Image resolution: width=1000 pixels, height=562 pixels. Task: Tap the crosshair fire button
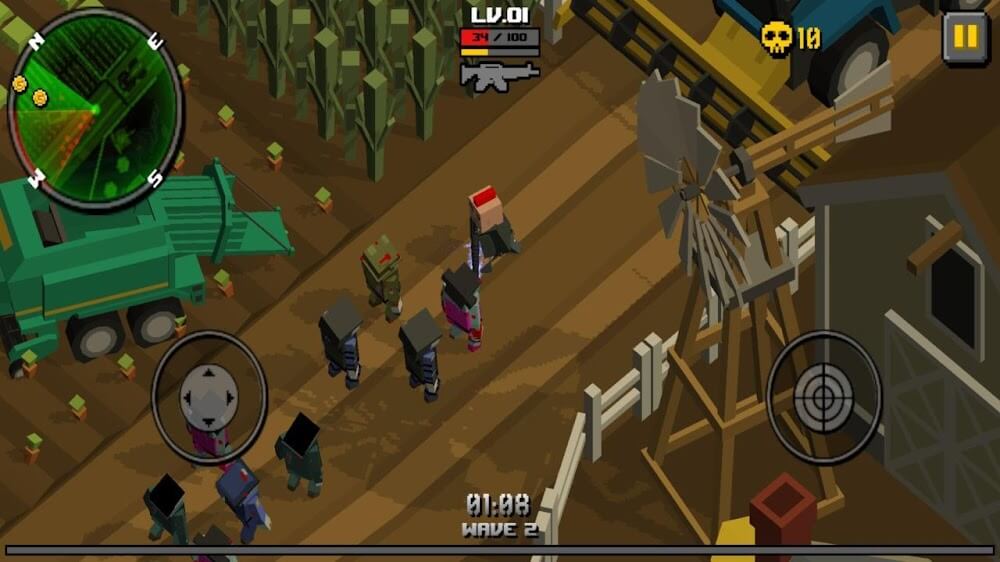pyautogui.click(x=823, y=397)
